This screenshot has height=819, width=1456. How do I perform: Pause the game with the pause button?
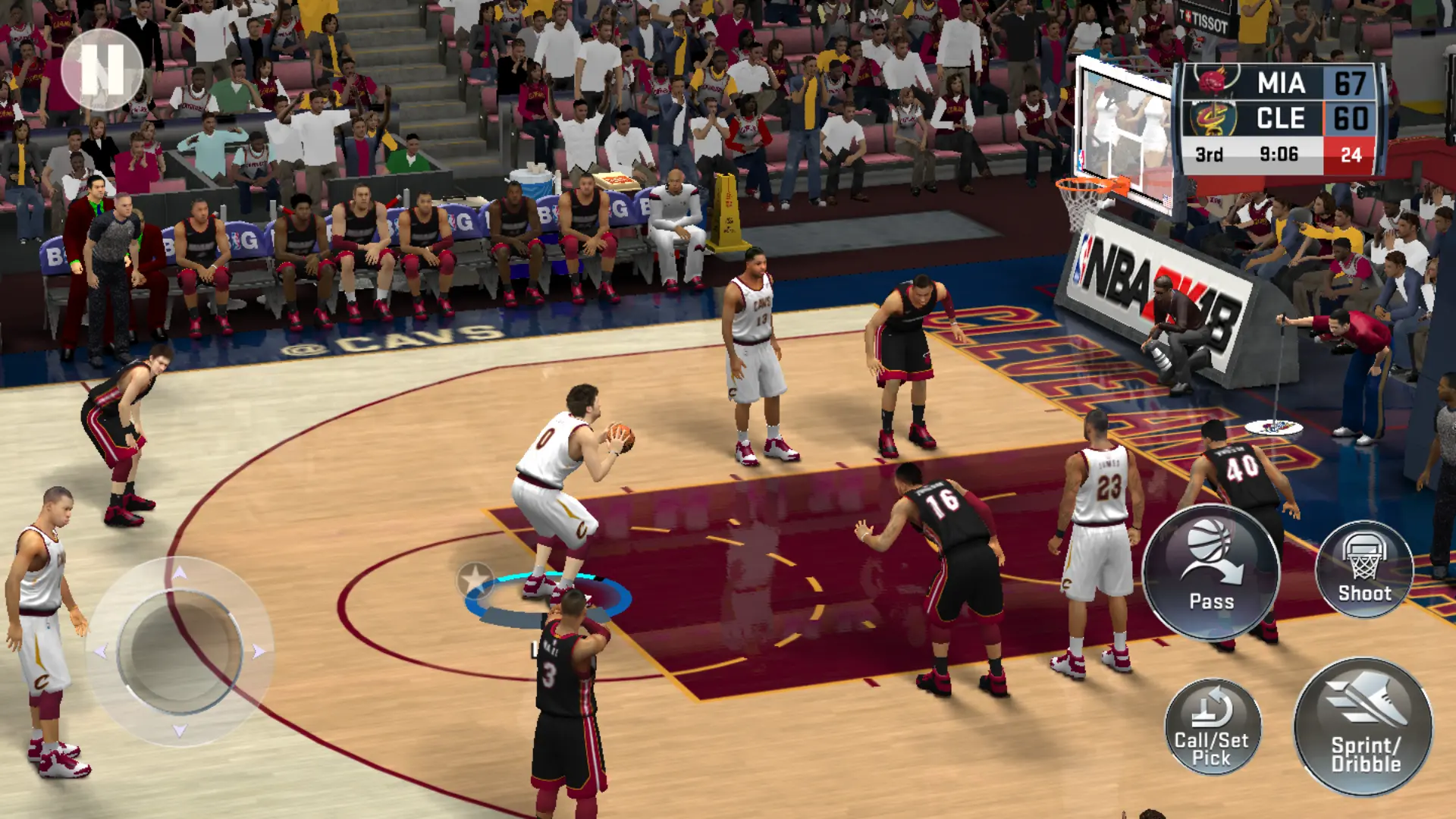point(102,69)
